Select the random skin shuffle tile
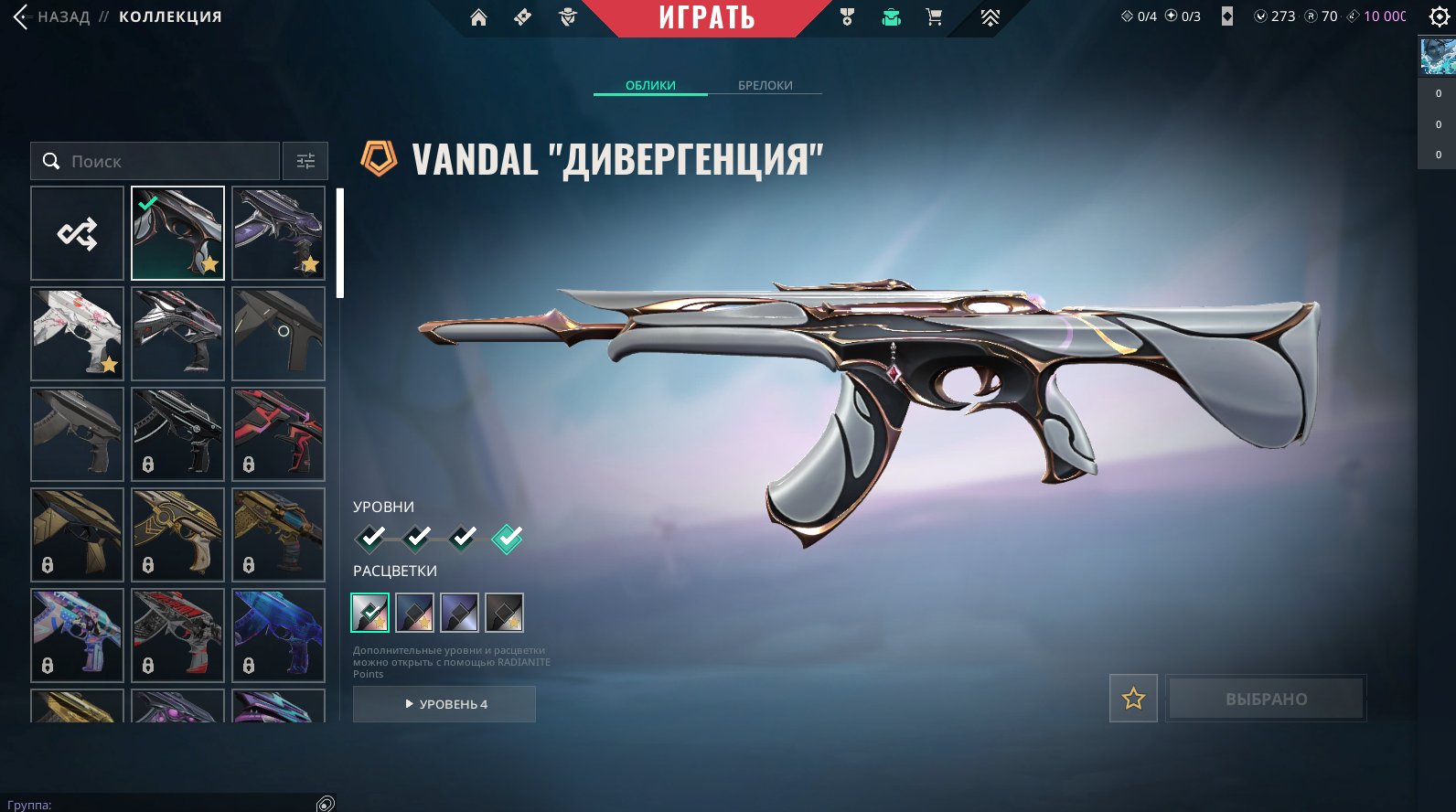Image resolution: width=1456 pixels, height=812 pixels. 77,233
